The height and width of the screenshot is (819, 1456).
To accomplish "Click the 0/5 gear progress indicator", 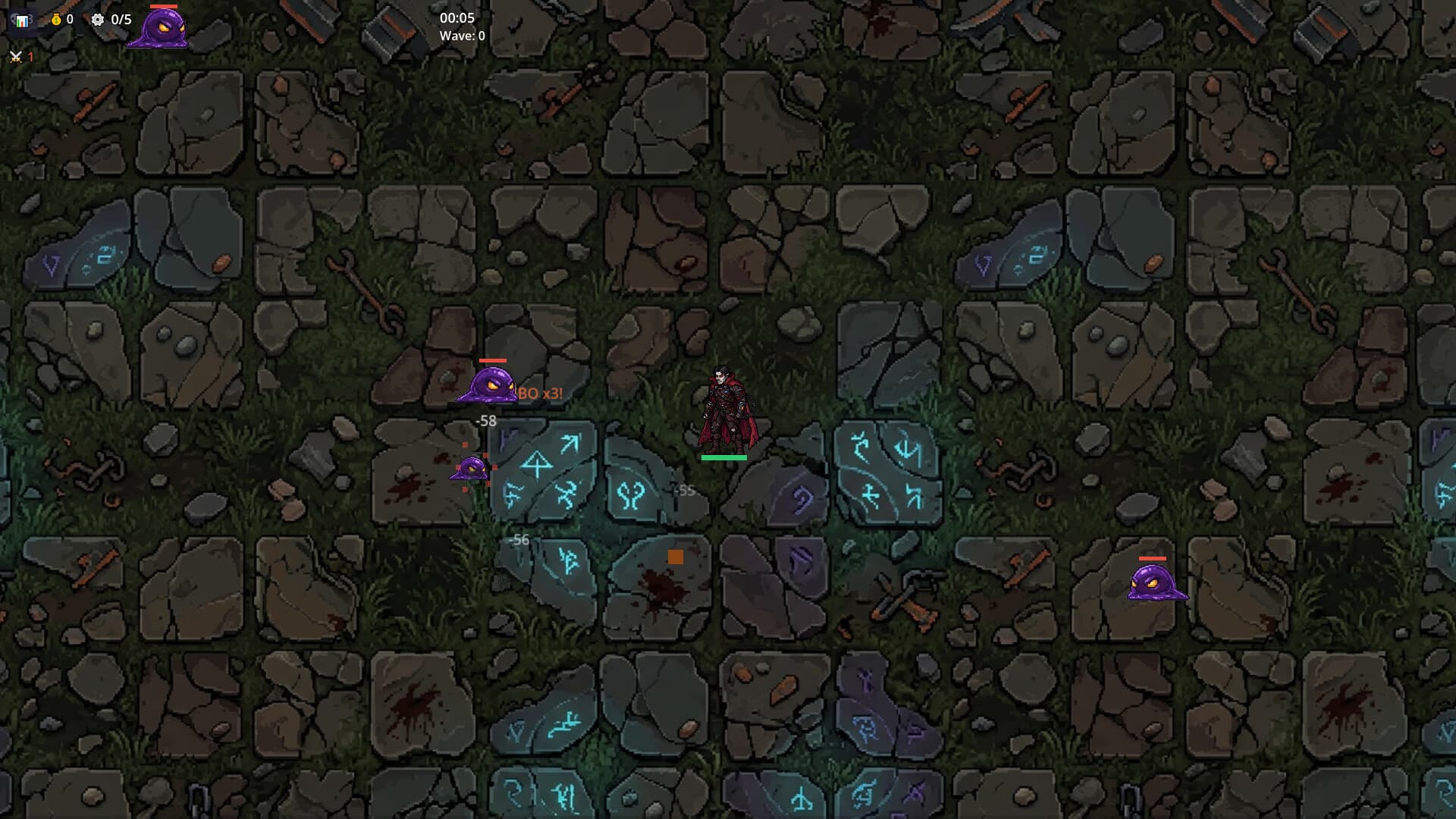I will pos(121,20).
